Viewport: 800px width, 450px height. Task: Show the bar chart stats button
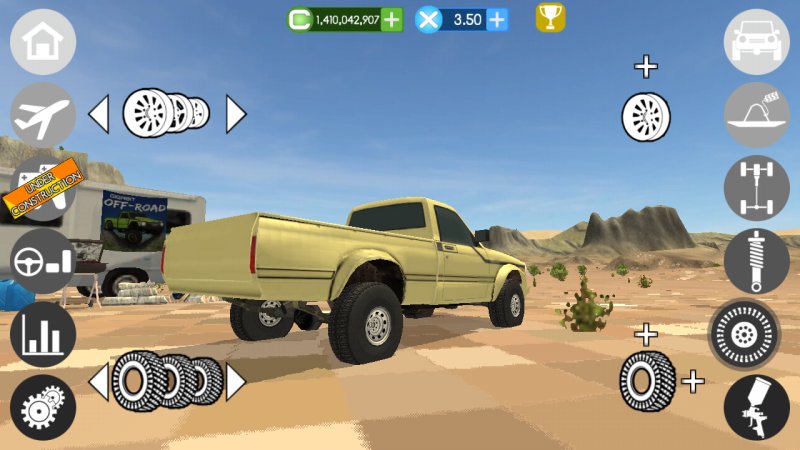(x=43, y=334)
